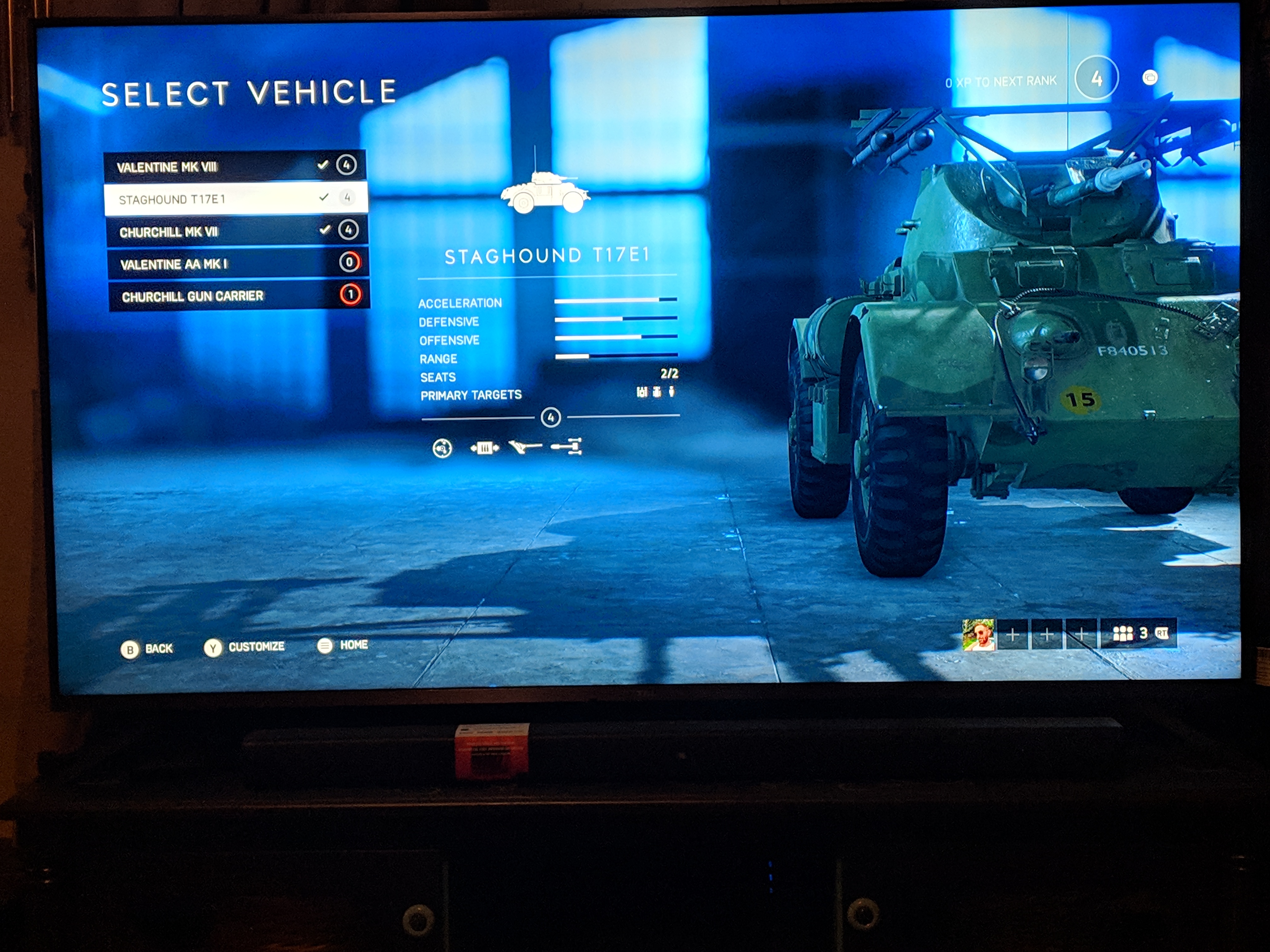Click the circular turret specialization icon
The image size is (1270, 952).
pyautogui.click(x=442, y=448)
